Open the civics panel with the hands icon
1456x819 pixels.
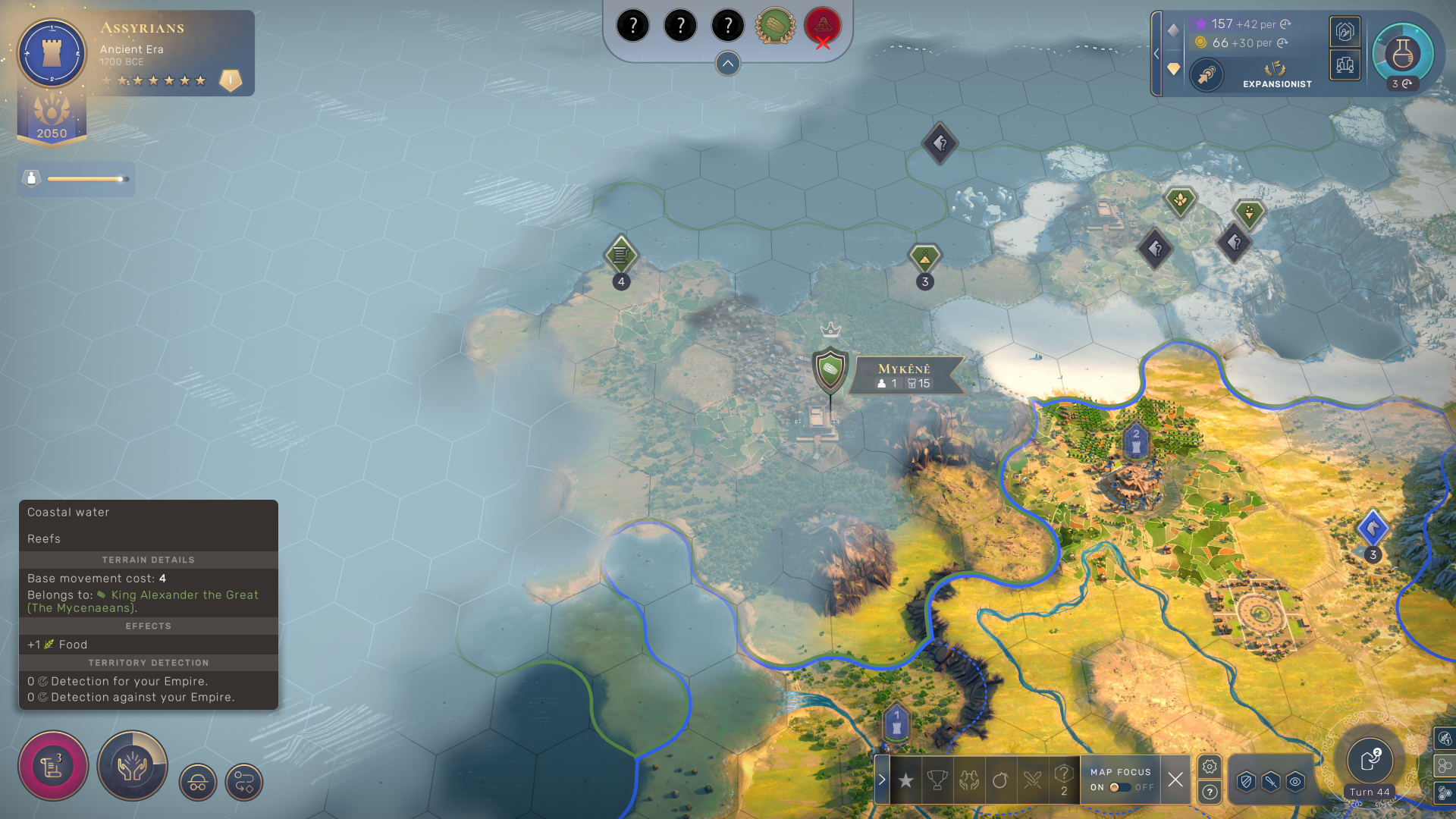pyautogui.click(x=133, y=766)
